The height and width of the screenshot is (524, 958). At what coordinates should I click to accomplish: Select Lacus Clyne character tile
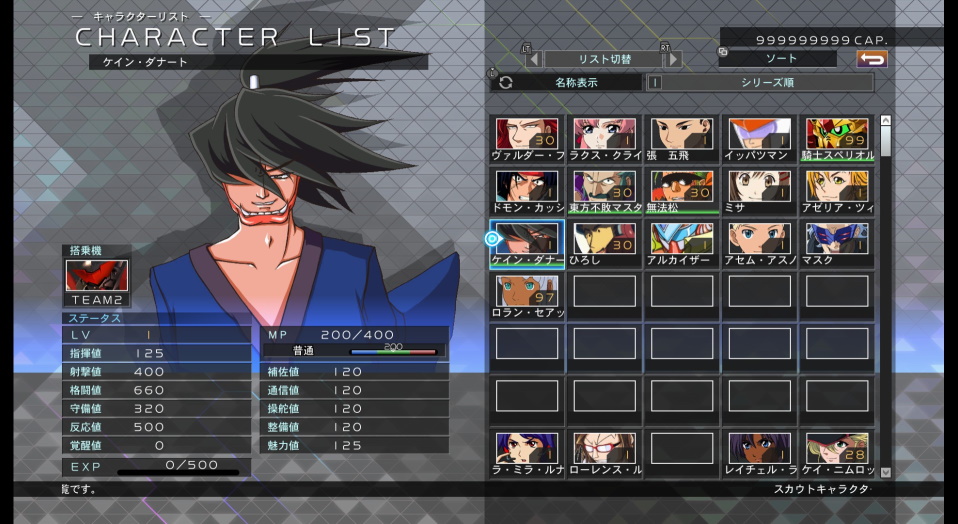604,138
